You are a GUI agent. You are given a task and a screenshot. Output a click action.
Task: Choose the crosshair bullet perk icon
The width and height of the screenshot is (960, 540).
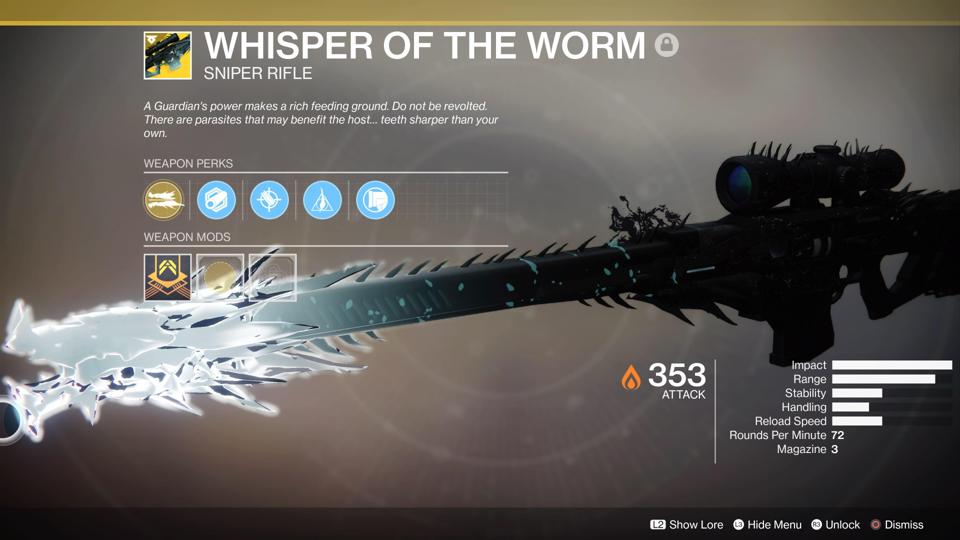tap(269, 200)
